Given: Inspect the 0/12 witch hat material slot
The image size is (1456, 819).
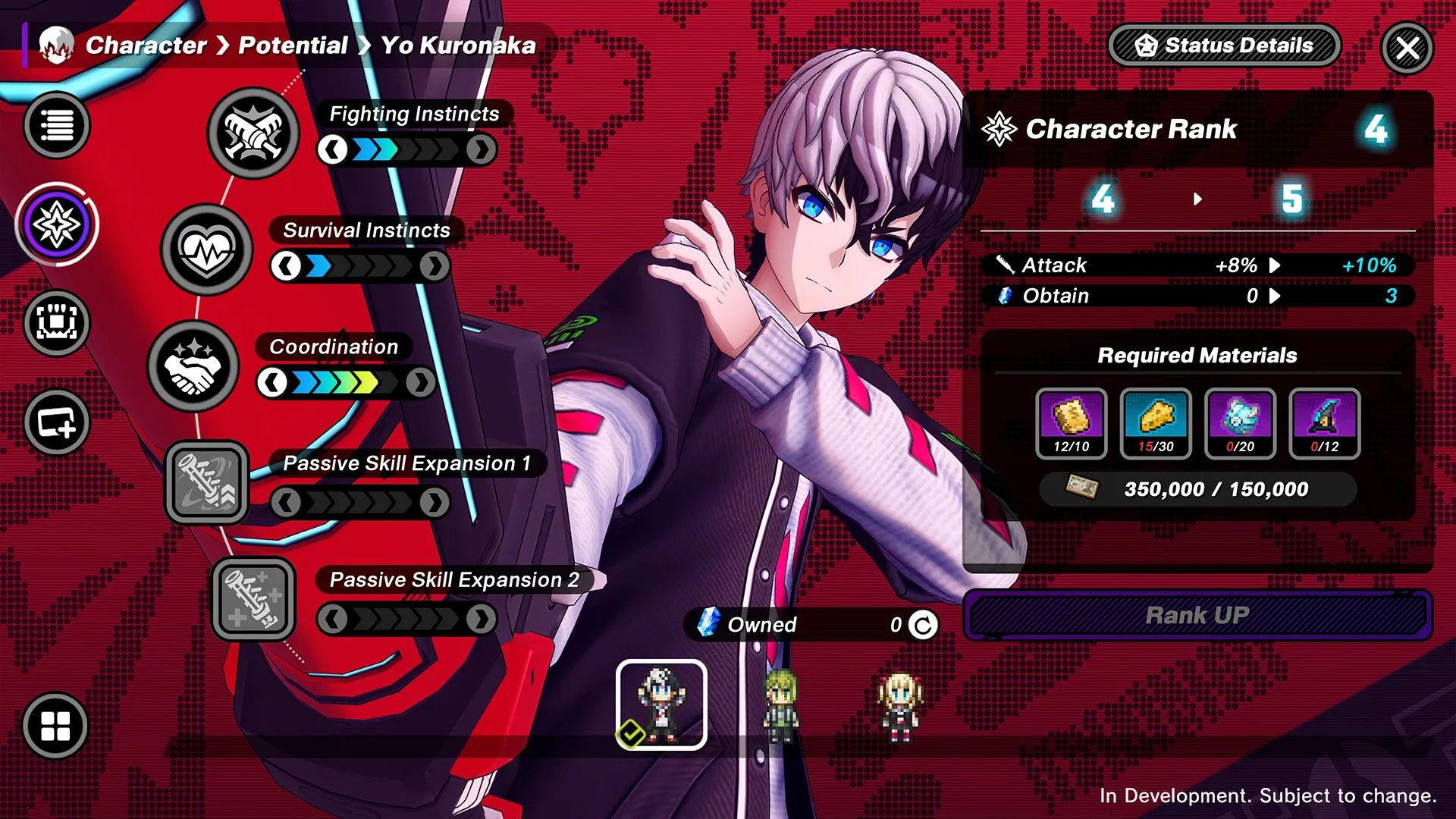Looking at the screenshot, I should [x=1324, y=423].
